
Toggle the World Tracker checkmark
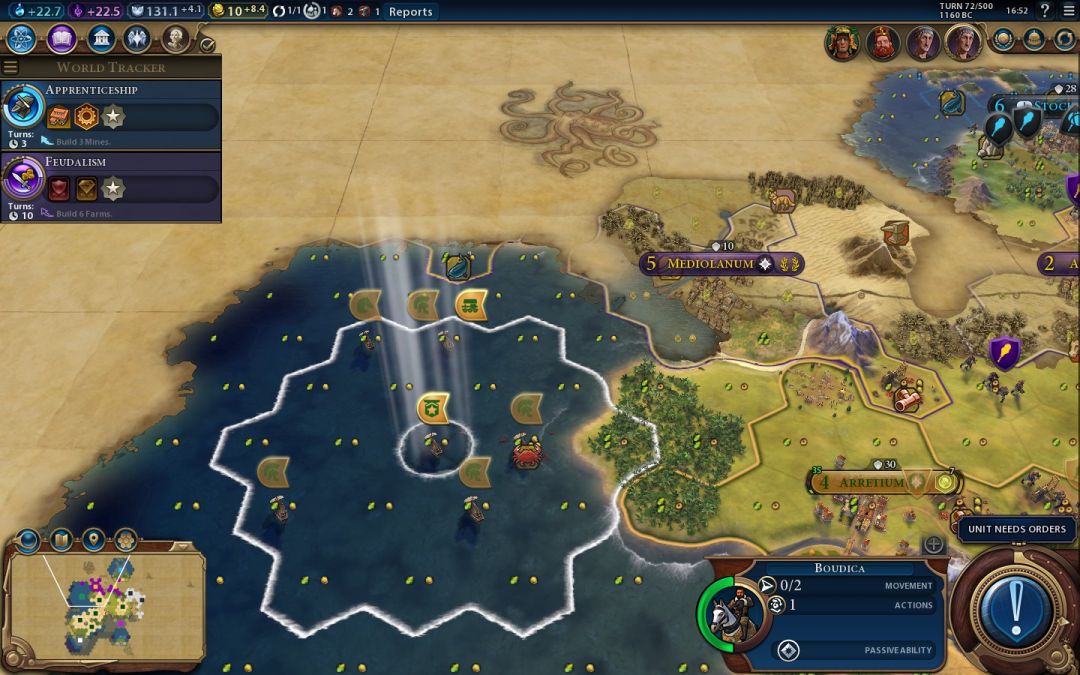click(x=207, y=45)
